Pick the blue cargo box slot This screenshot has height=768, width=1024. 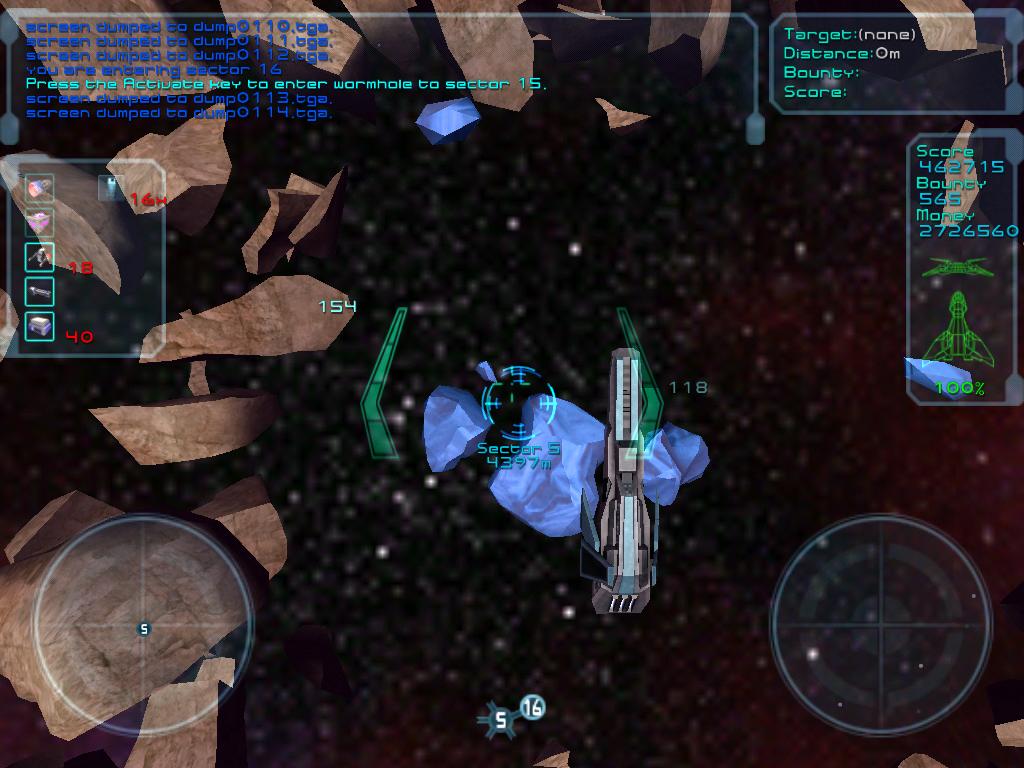coord(39,326)
